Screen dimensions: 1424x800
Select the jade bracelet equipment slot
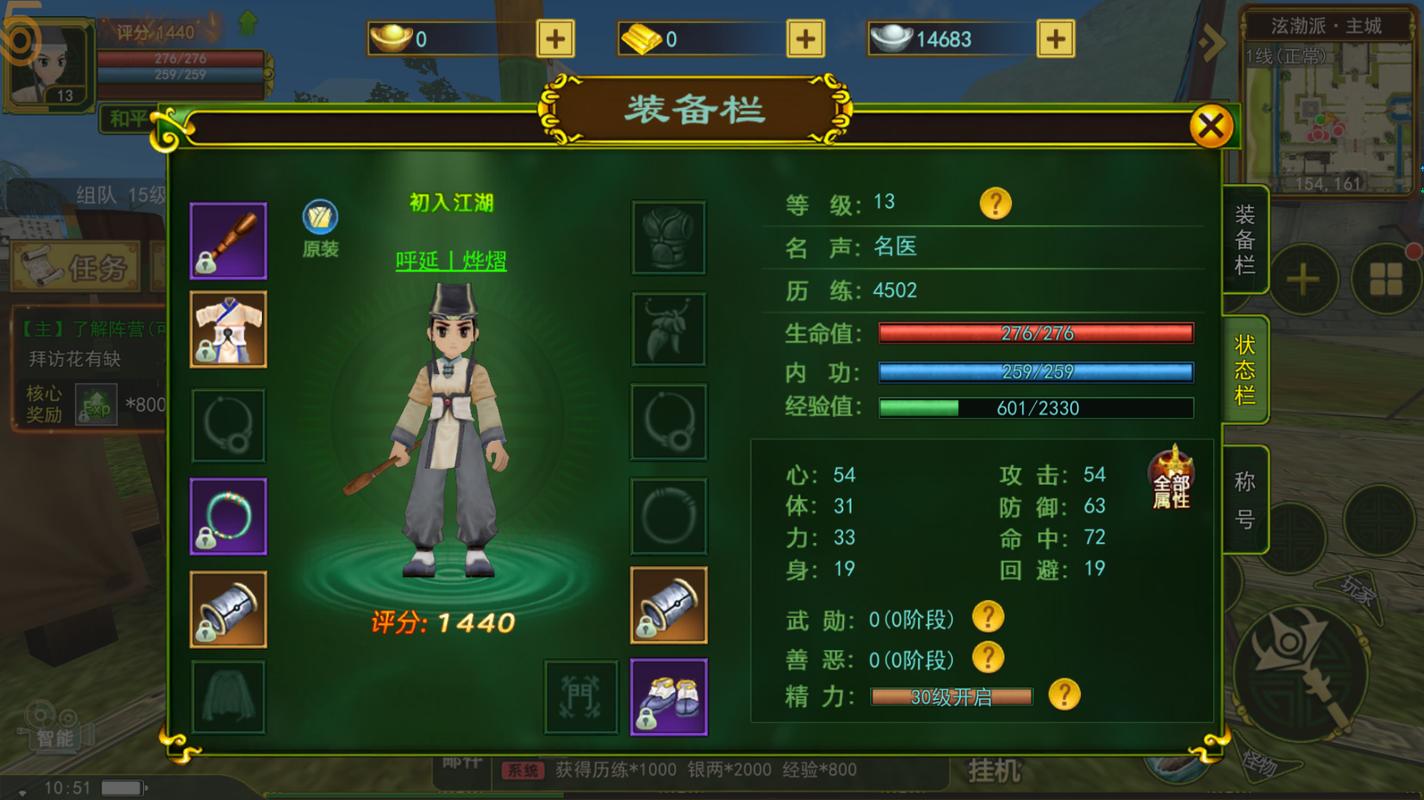[x=229, y=516]
